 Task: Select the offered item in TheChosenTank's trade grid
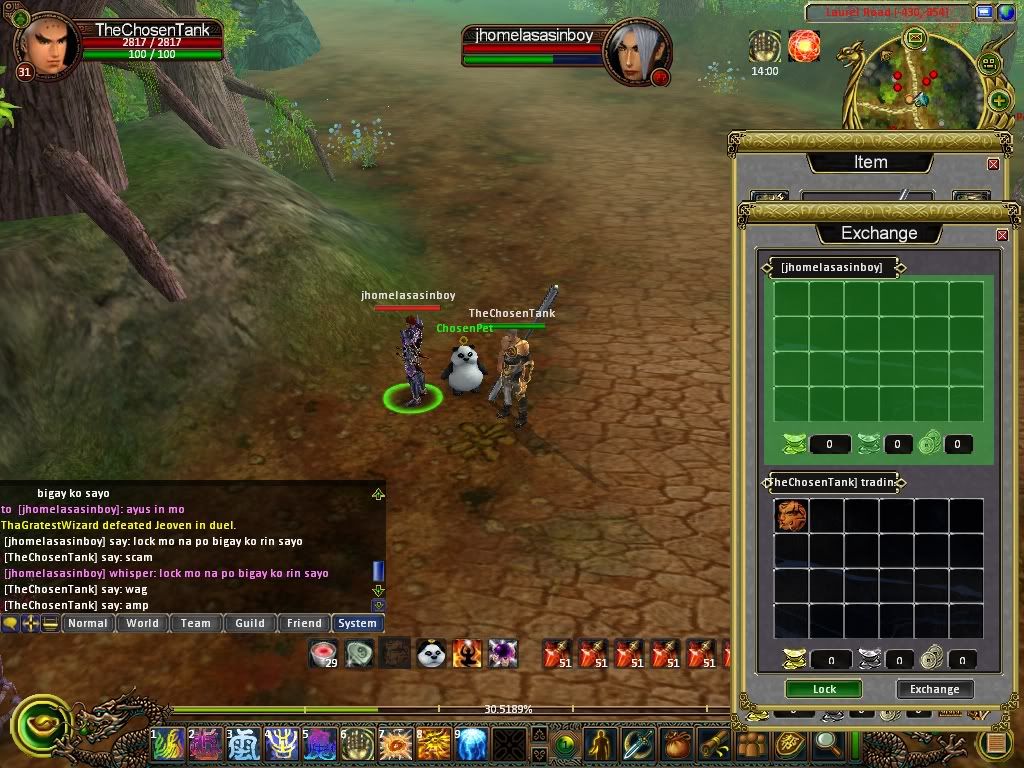tap(791, 515)
